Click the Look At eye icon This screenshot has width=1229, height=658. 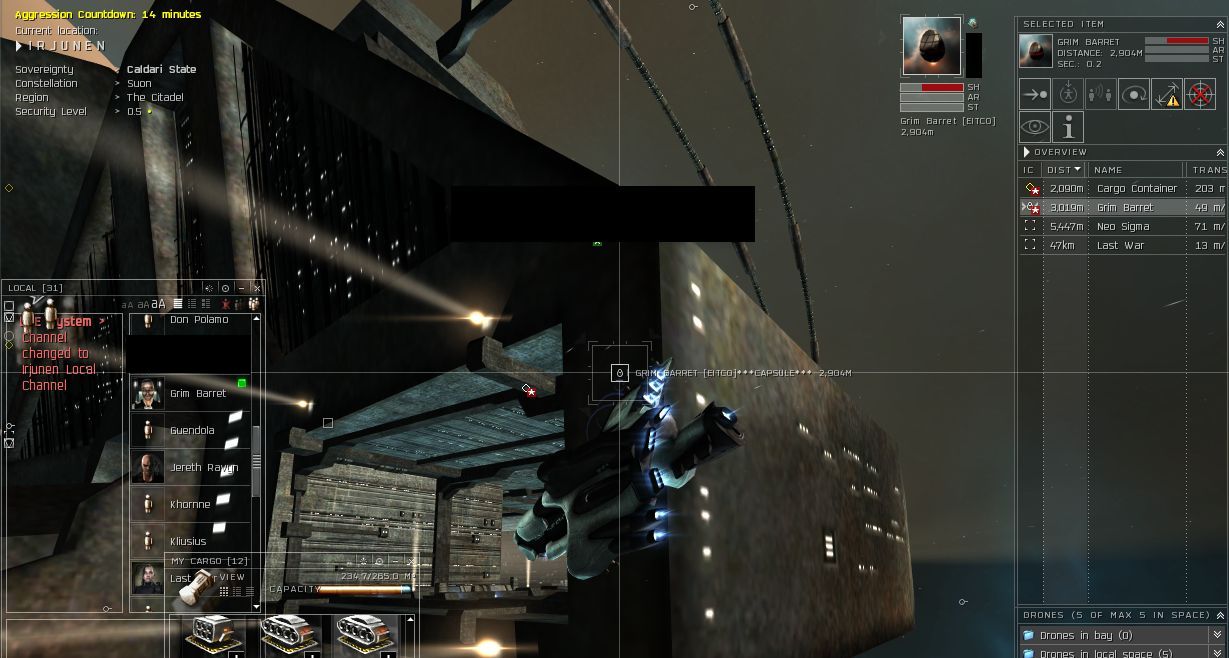point(1035,127)
